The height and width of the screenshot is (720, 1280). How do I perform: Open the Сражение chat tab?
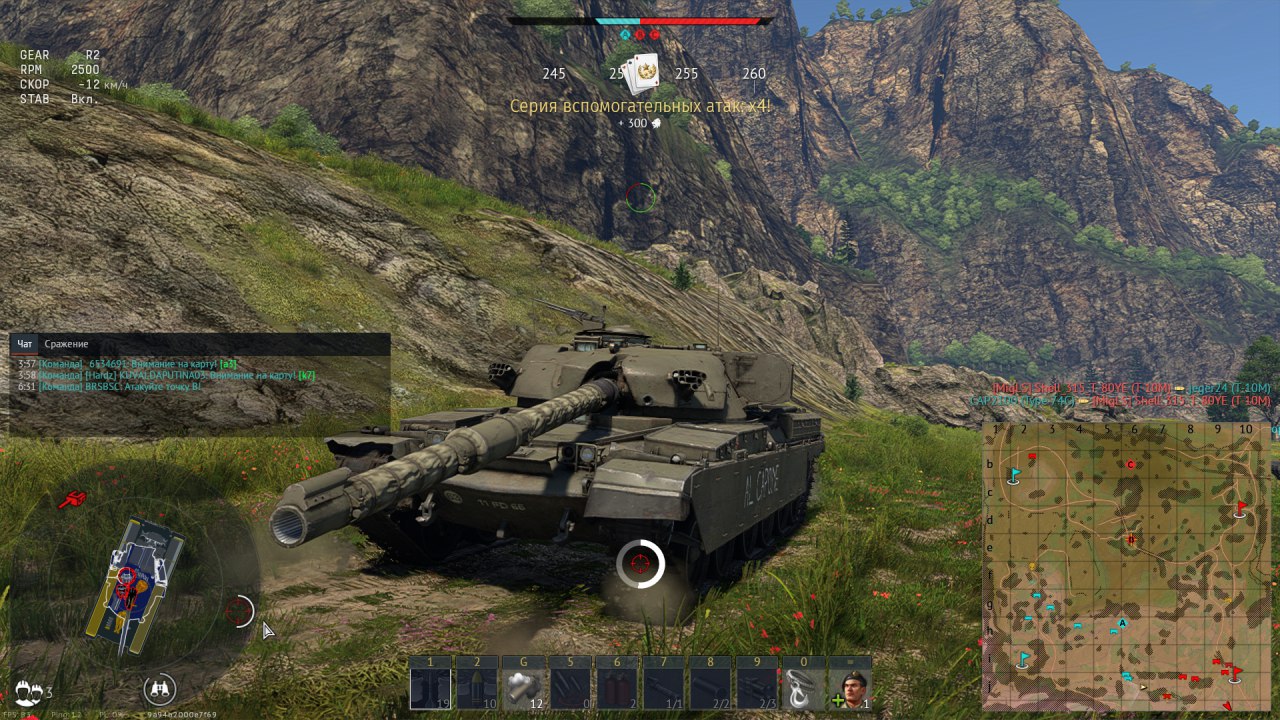pos(66,344)
